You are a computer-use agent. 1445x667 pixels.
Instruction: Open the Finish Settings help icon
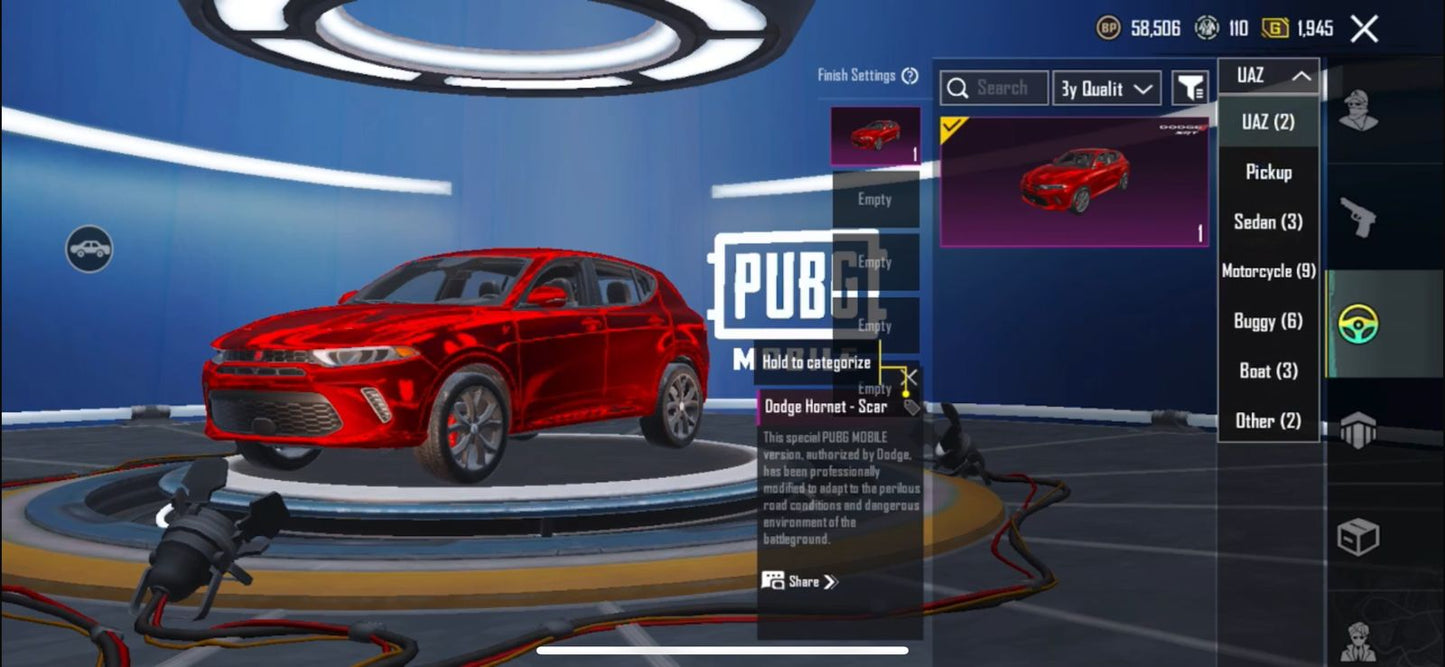pos(910,76)
